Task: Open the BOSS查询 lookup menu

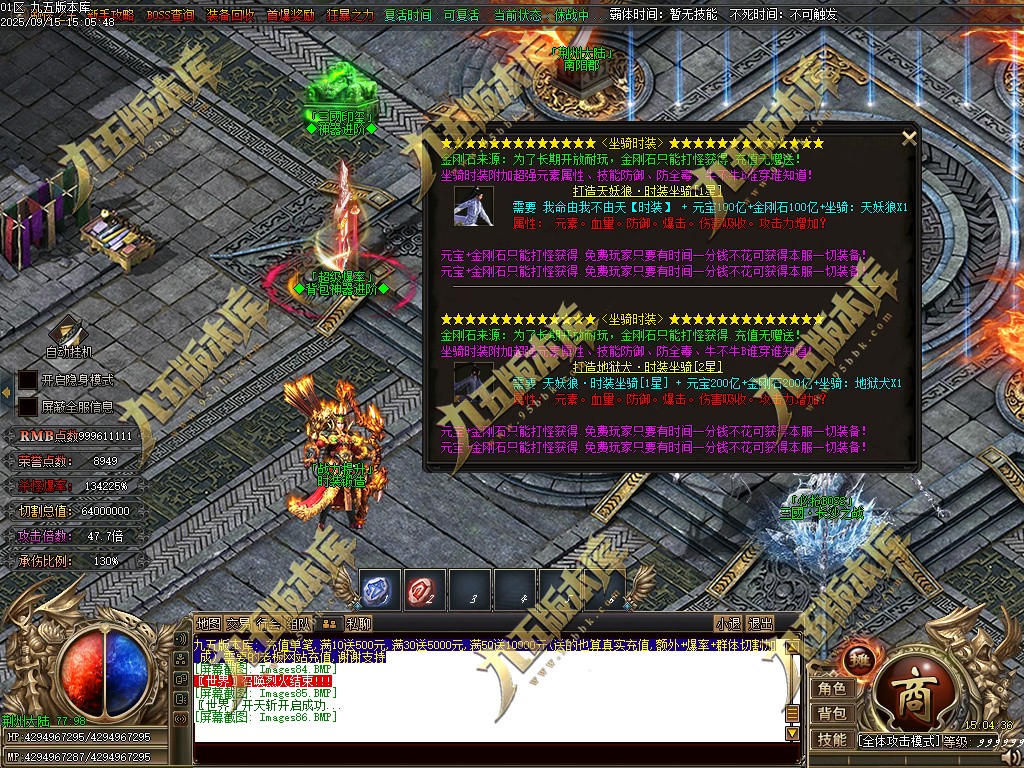Action: tap(171, 16)
